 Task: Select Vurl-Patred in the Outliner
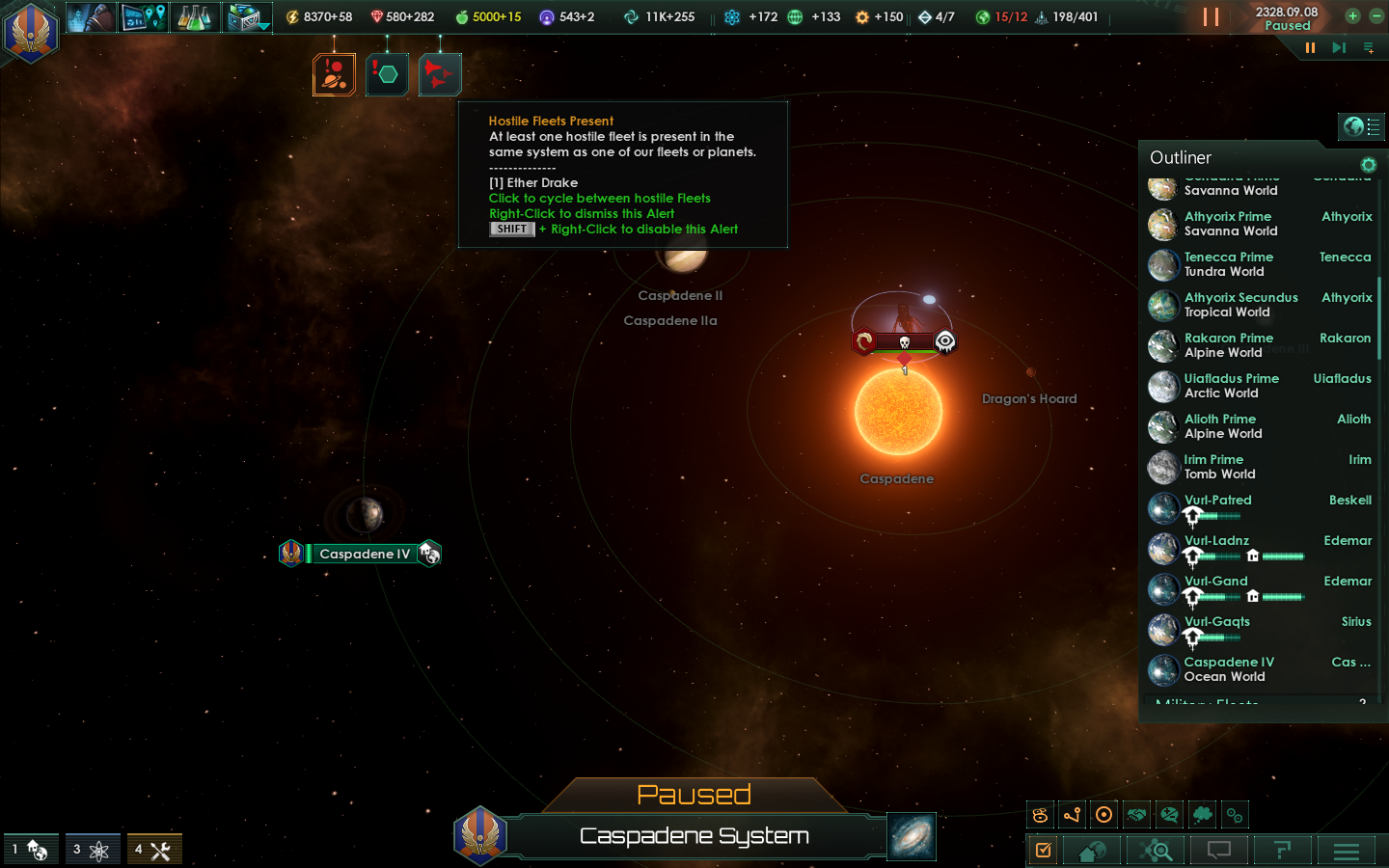point(1217,501)
